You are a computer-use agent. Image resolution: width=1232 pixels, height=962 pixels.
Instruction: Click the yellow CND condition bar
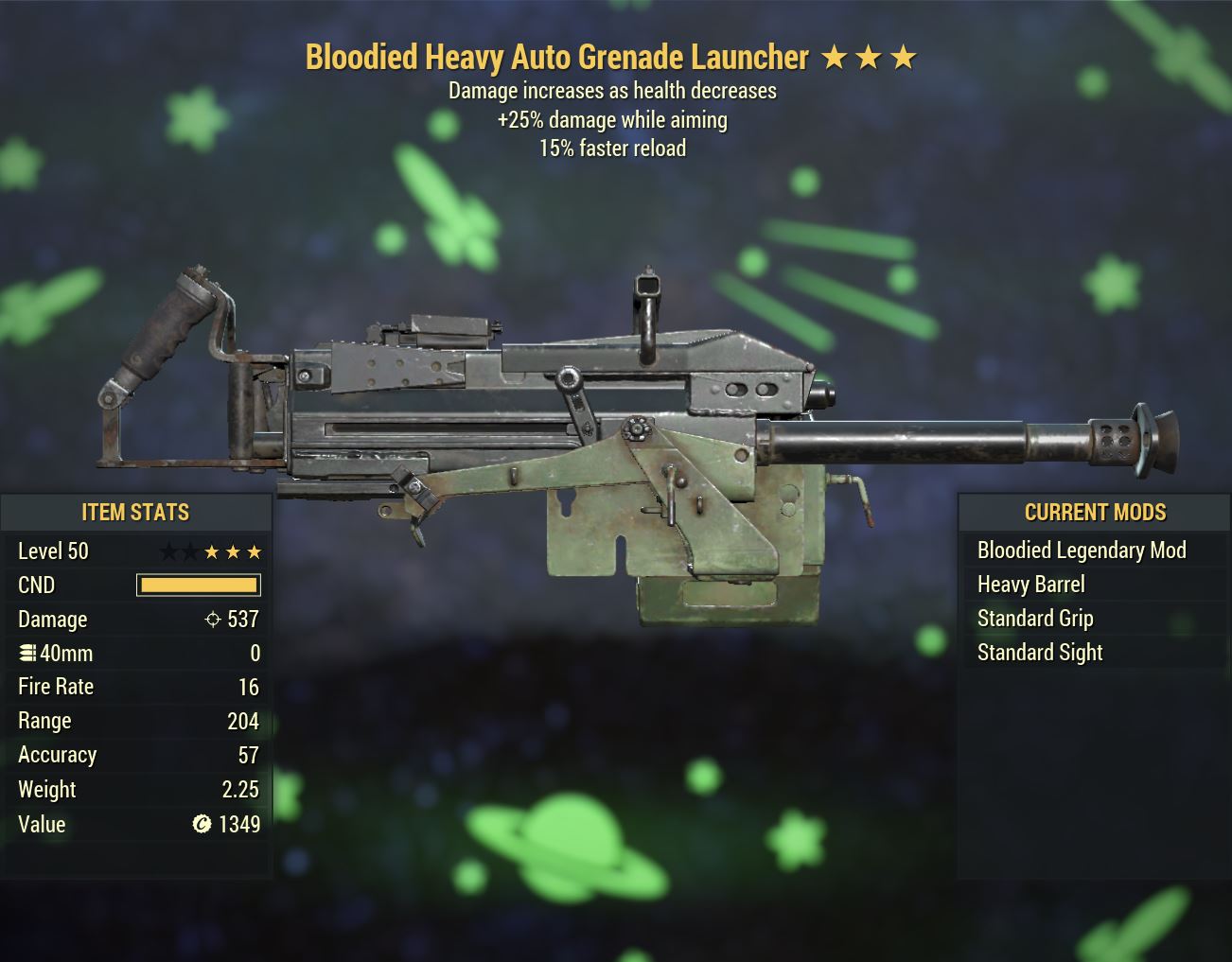(x=198, y=585)
